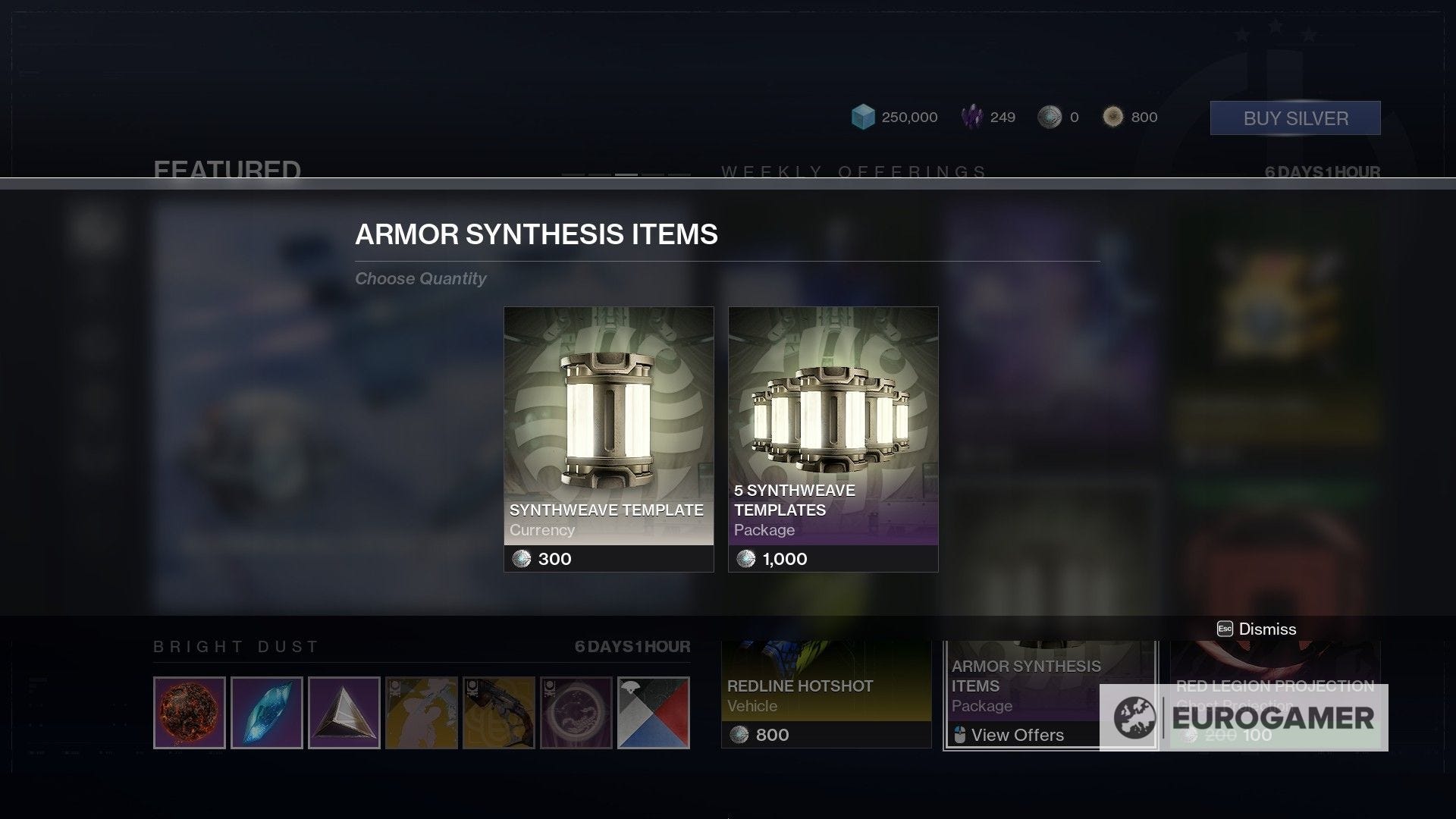
Task: Click the BUY SILVER button
Action: pyautogui.click(x=1295, y=118)
